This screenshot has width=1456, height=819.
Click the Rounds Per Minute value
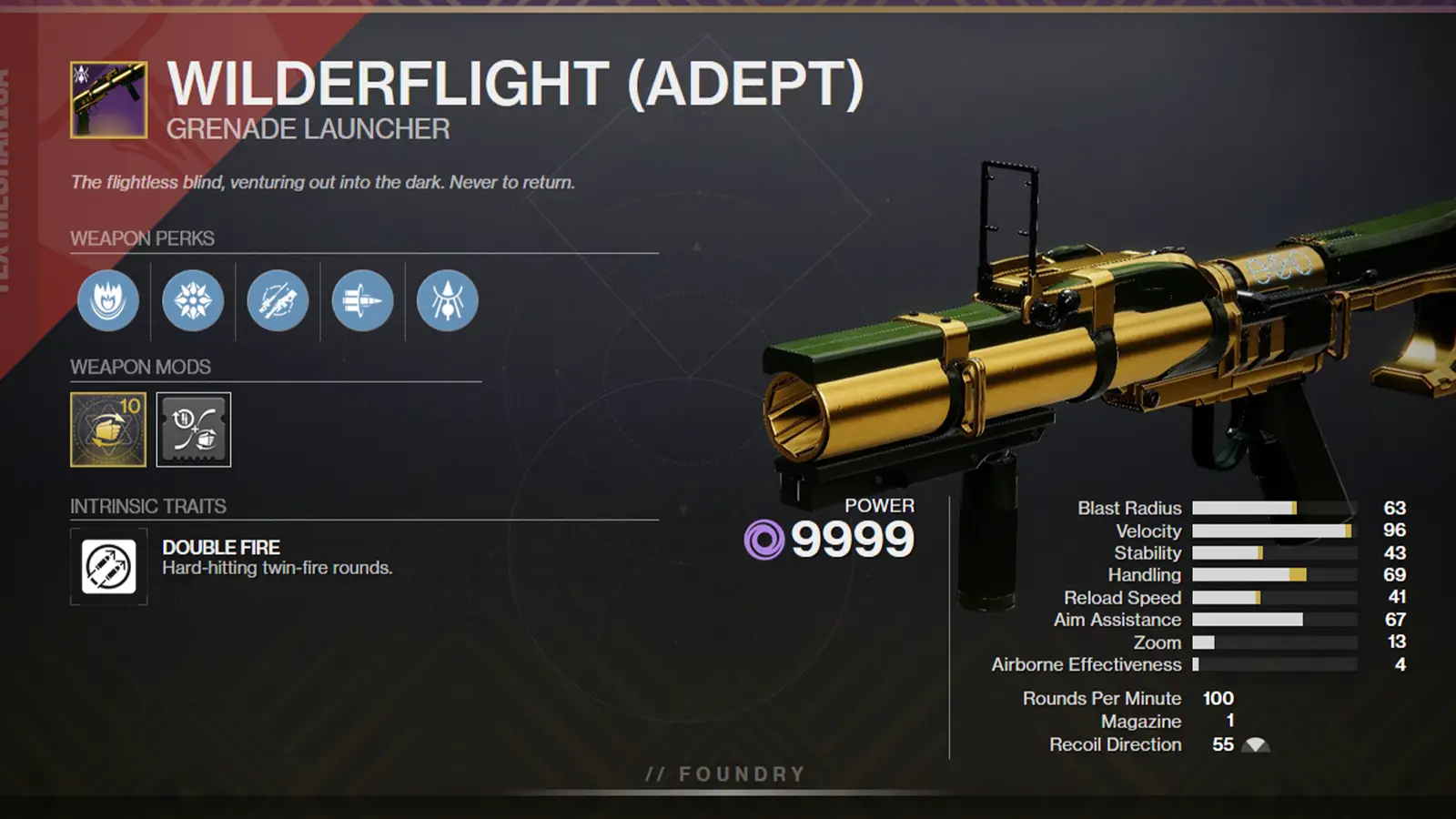1218,699
